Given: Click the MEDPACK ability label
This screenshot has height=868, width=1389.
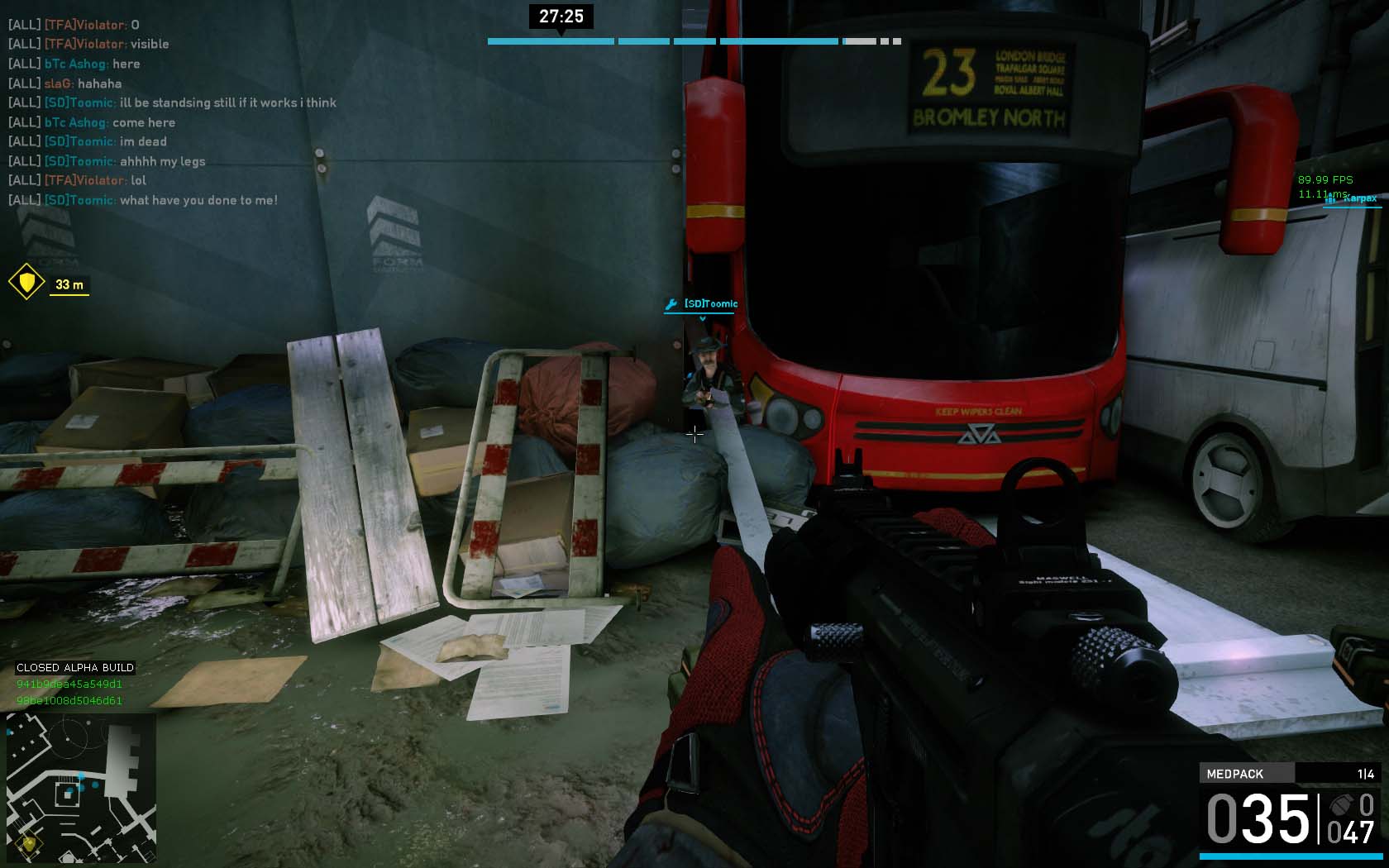Looking at the screenshot, I should [1235, 774].
